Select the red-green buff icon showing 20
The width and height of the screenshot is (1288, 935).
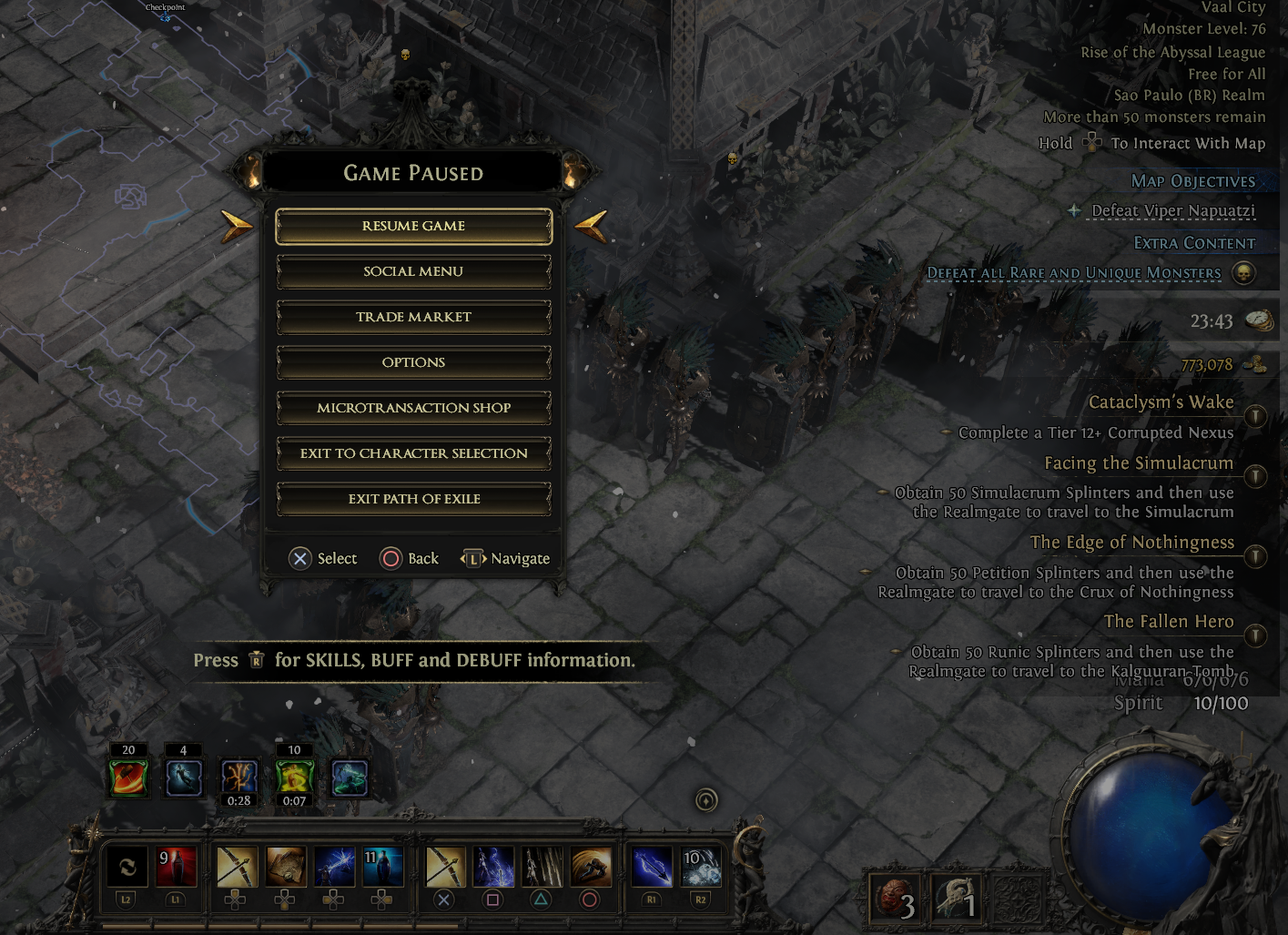coord(128,777)
